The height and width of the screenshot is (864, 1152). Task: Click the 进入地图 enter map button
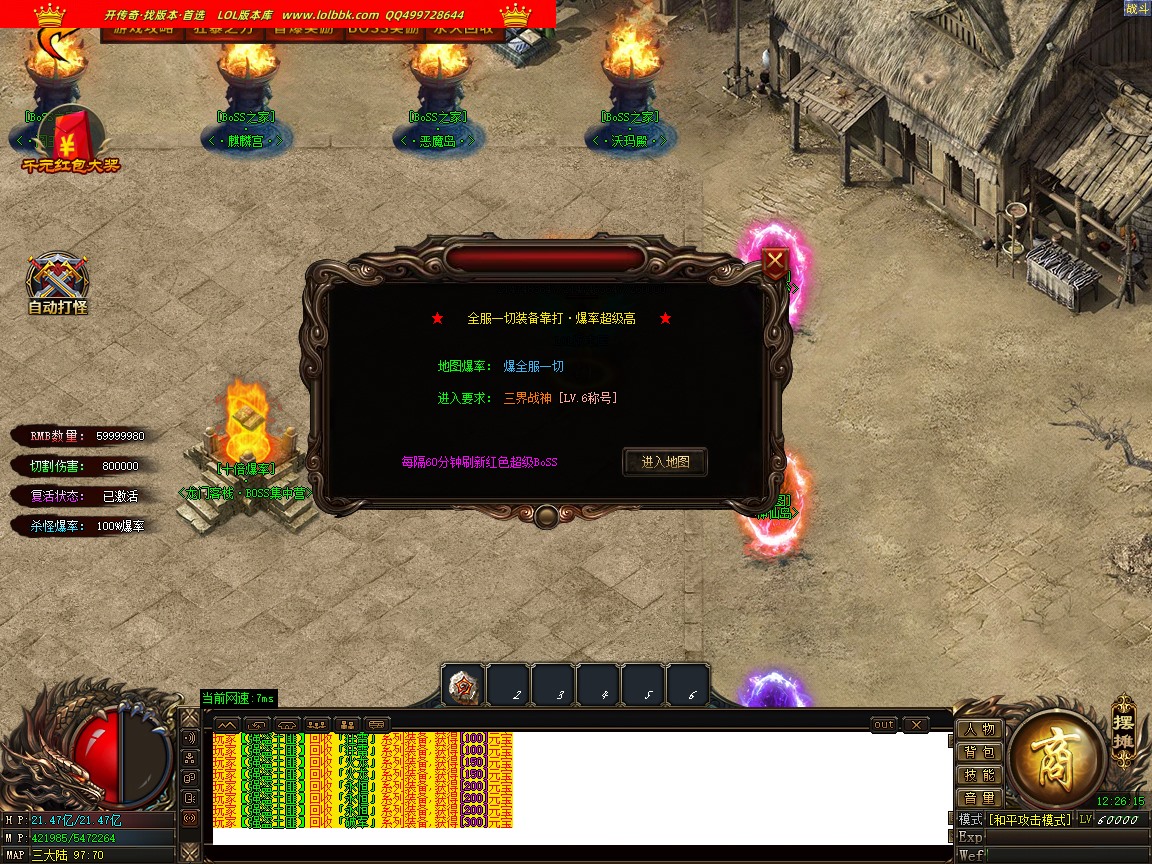pyautogui.click(x=665, y=462)
